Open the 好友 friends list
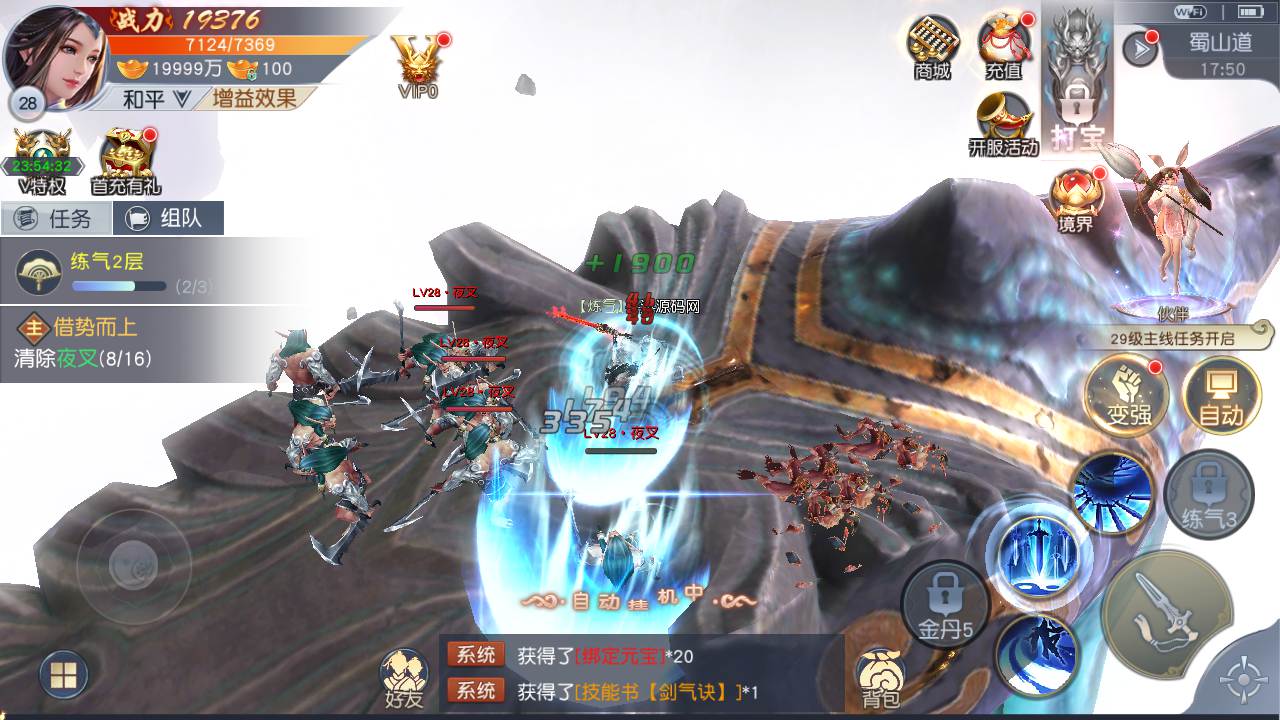 404,677
